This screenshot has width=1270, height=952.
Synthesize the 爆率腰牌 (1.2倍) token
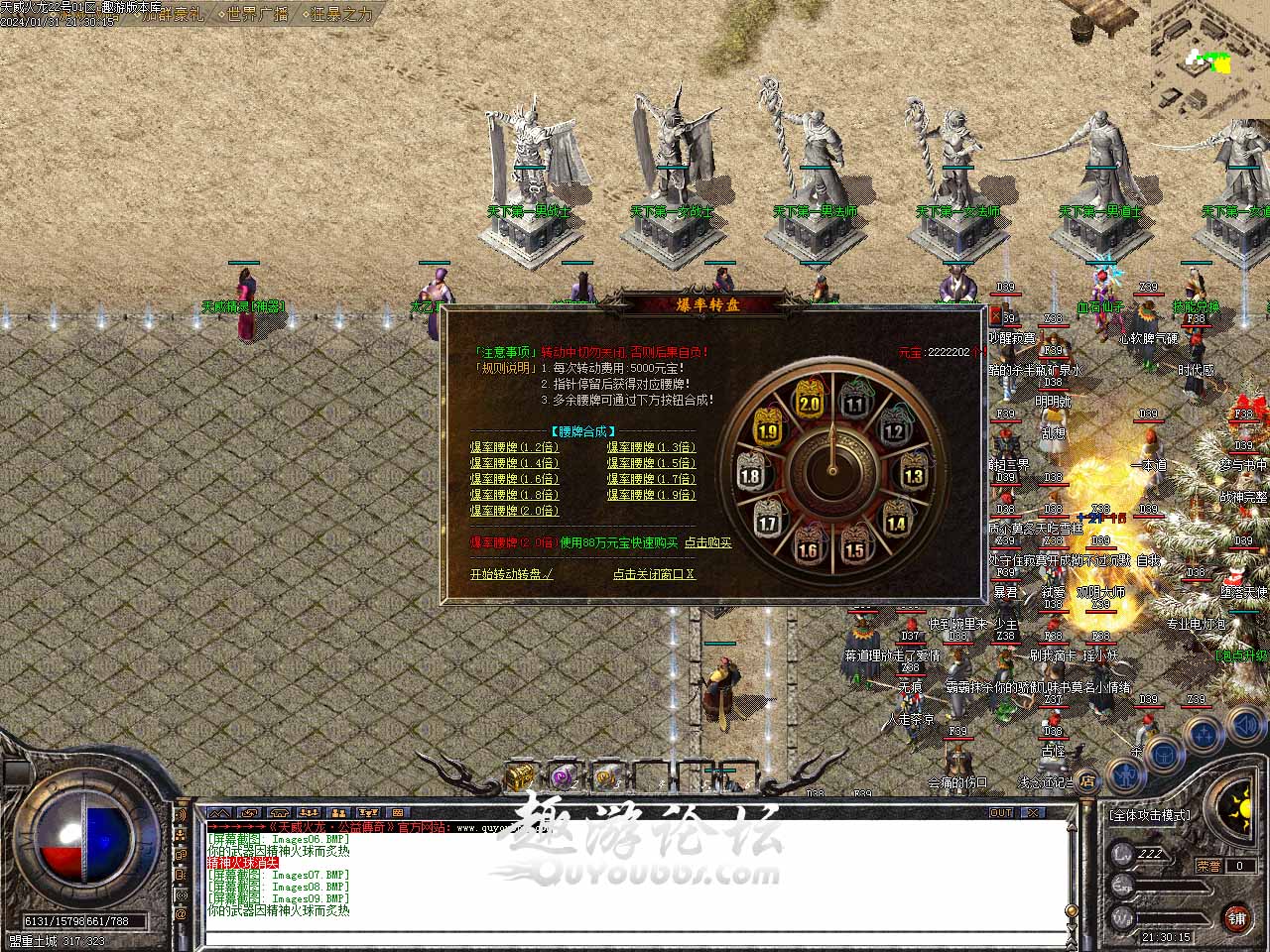[x=514, y=447]
